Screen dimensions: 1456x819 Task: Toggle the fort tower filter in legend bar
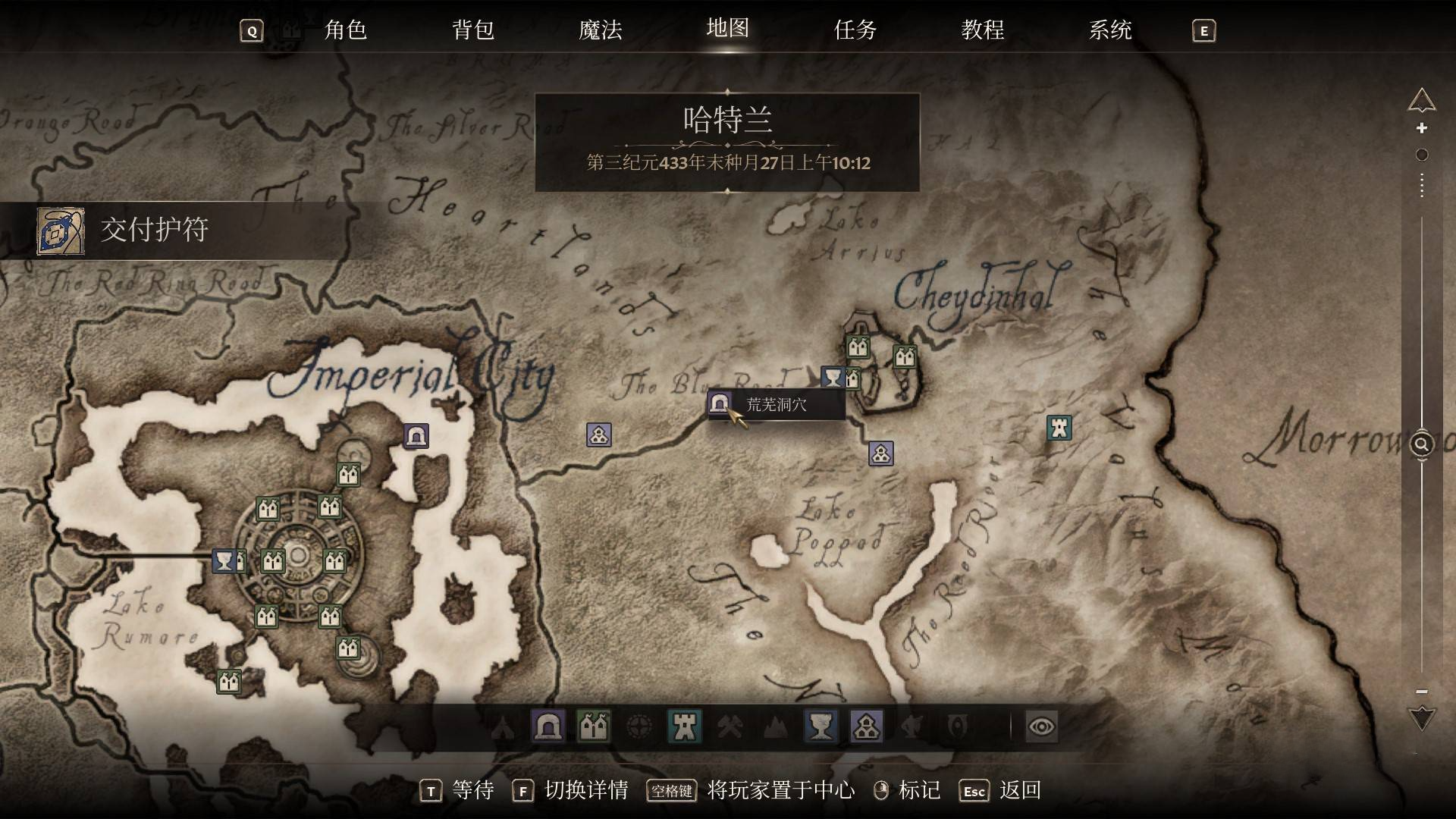click(685, 726)
